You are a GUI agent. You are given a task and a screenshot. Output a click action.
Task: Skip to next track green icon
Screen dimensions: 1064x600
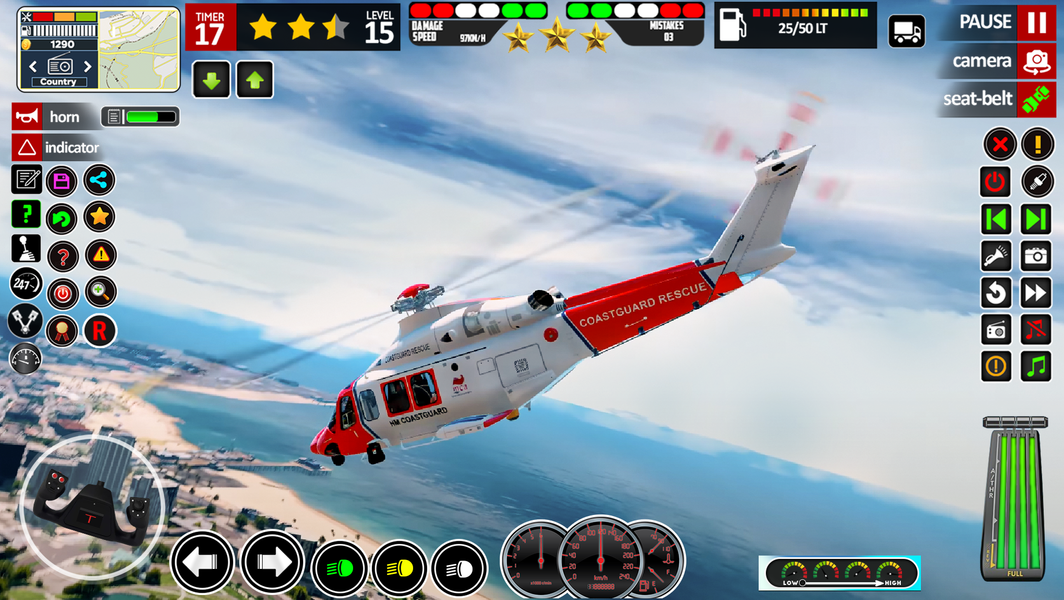coord(1036,219)
